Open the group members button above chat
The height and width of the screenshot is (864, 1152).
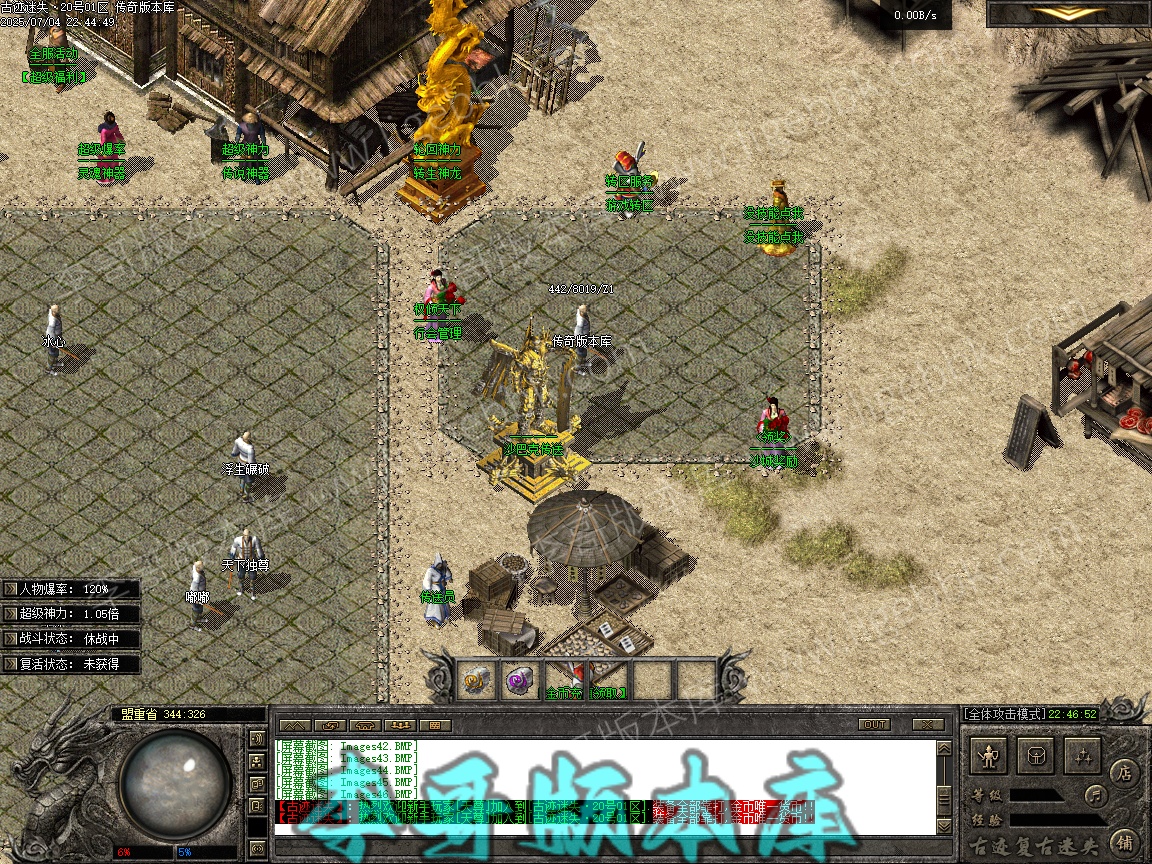click(399, 724)
